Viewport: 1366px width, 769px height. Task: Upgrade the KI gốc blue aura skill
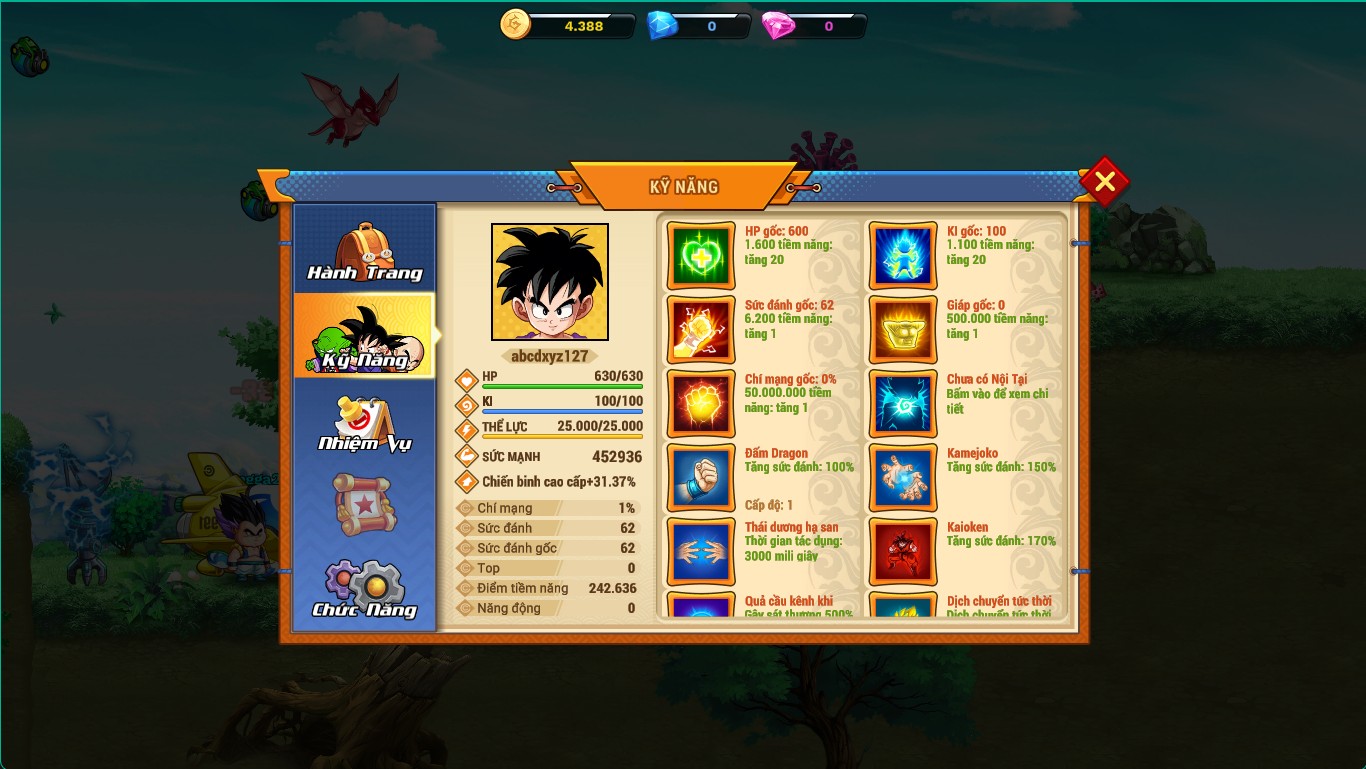903,256
